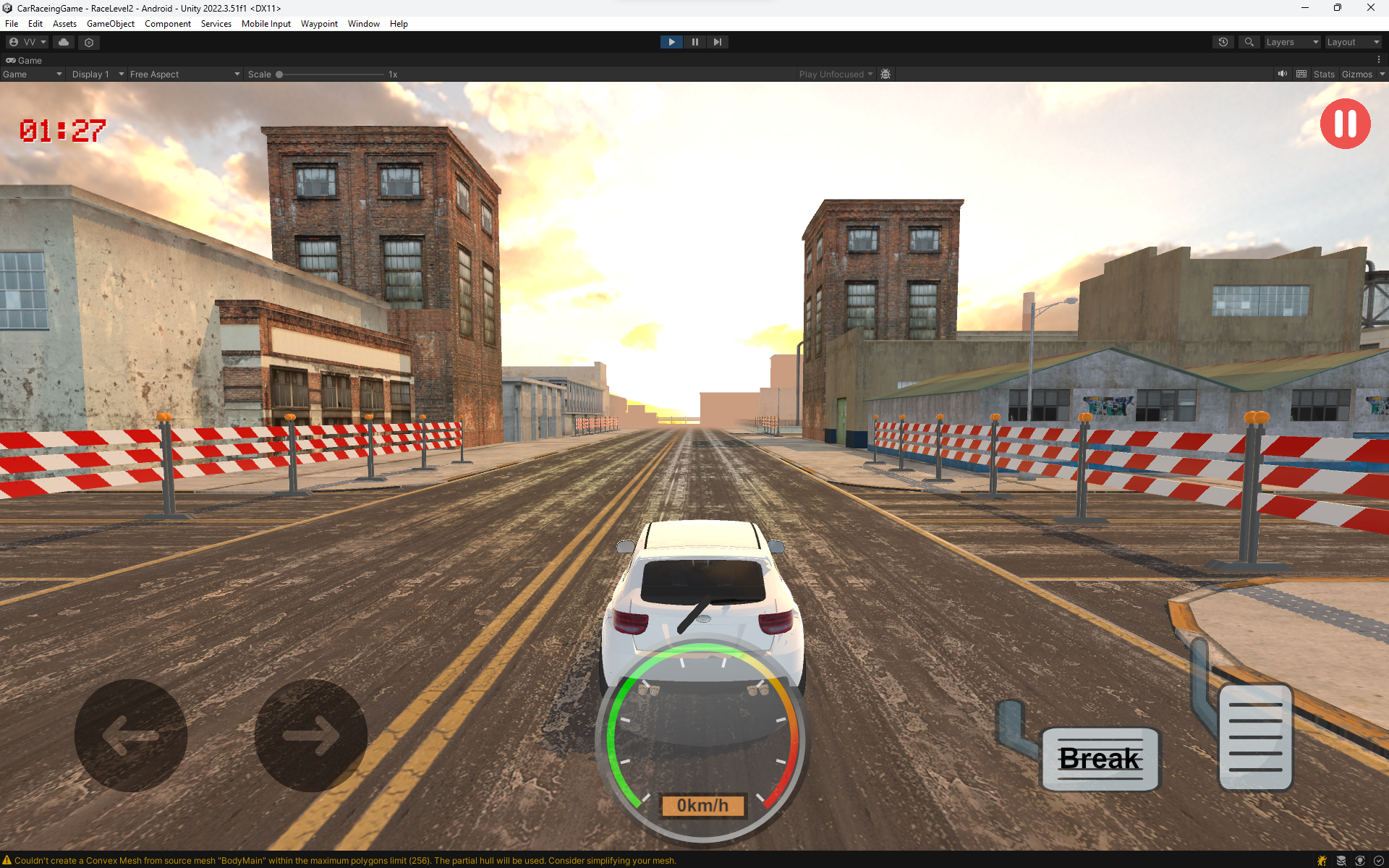Hit the accelerator gas pedal
The image size is (1389, 868).
(x=1255, y=736)
